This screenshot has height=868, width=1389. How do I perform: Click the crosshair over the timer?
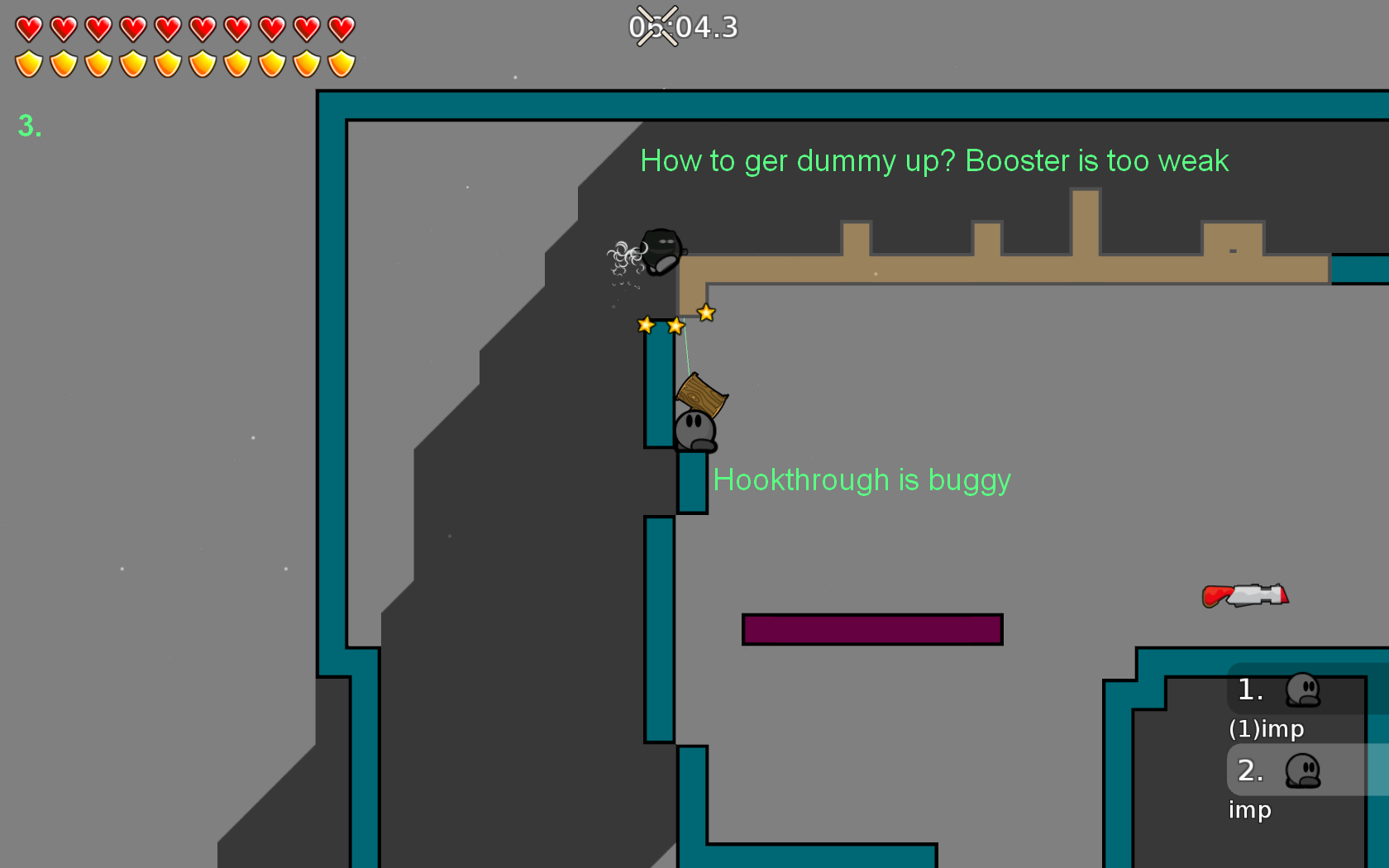click(x=657, y=26)
